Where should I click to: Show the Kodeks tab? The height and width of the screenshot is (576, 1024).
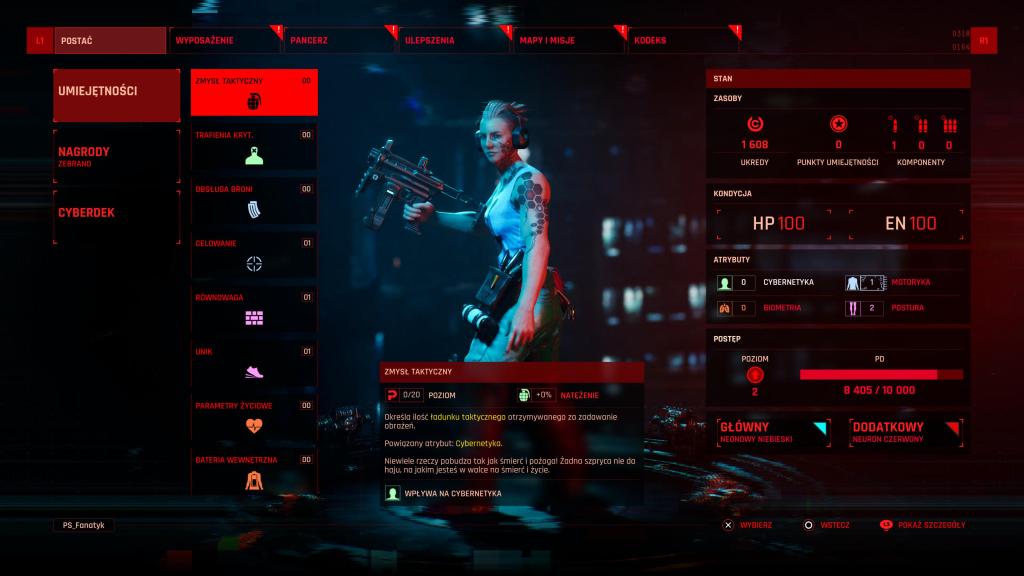point(684,41)
